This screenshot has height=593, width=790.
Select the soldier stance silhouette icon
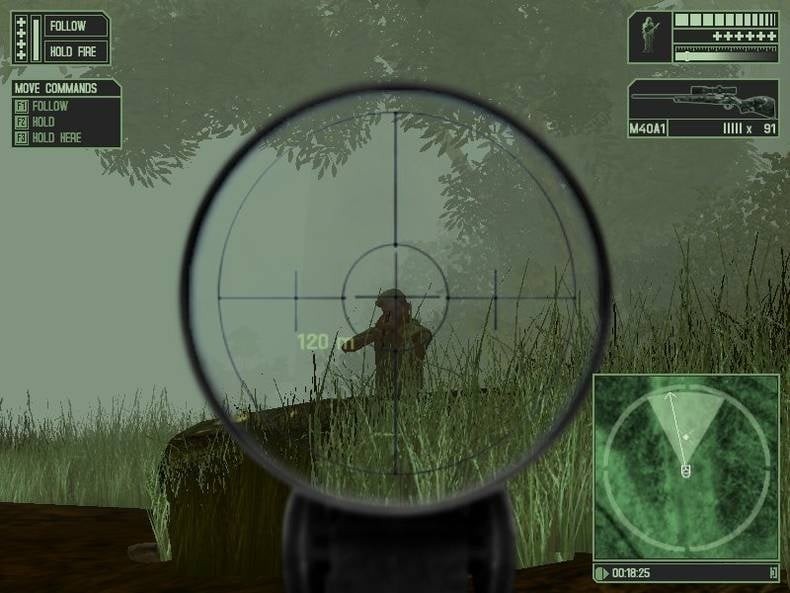coord(649,37)
